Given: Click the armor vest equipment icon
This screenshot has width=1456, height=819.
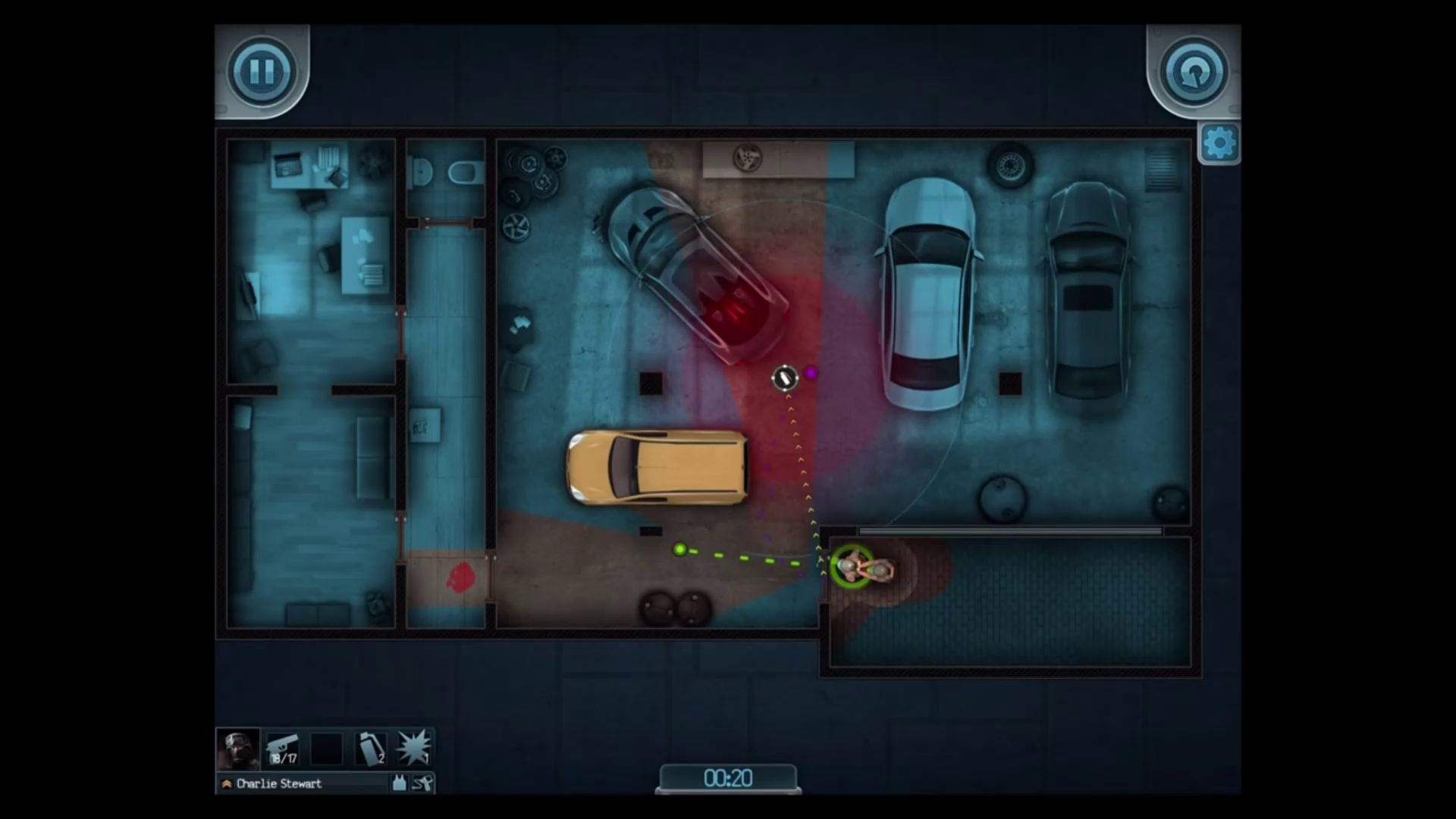Looking at the screenshot, I should coord(400,783).
